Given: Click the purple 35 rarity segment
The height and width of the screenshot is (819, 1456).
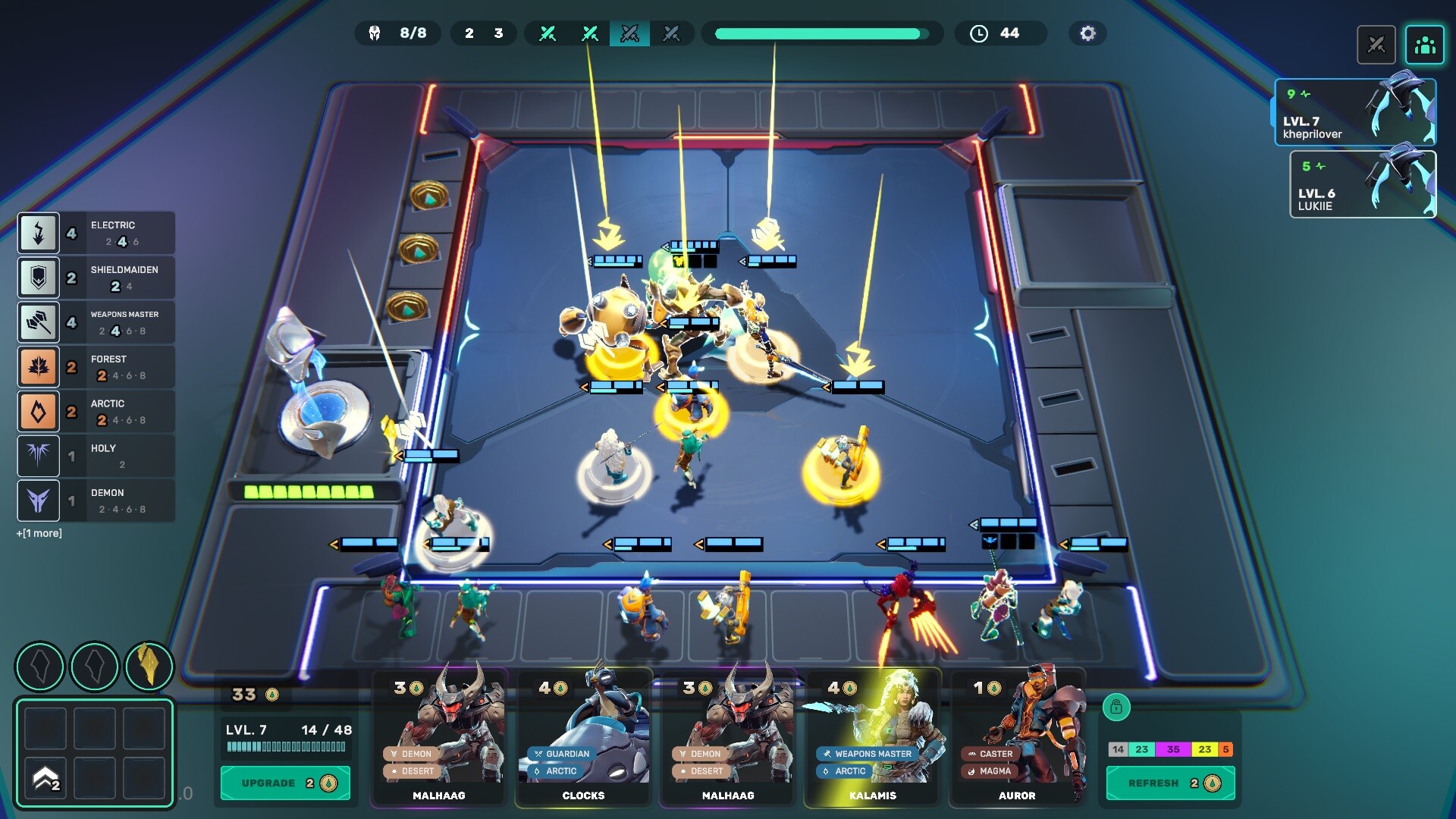Looking at the screenshot, I should click(x=1174, y=749).
